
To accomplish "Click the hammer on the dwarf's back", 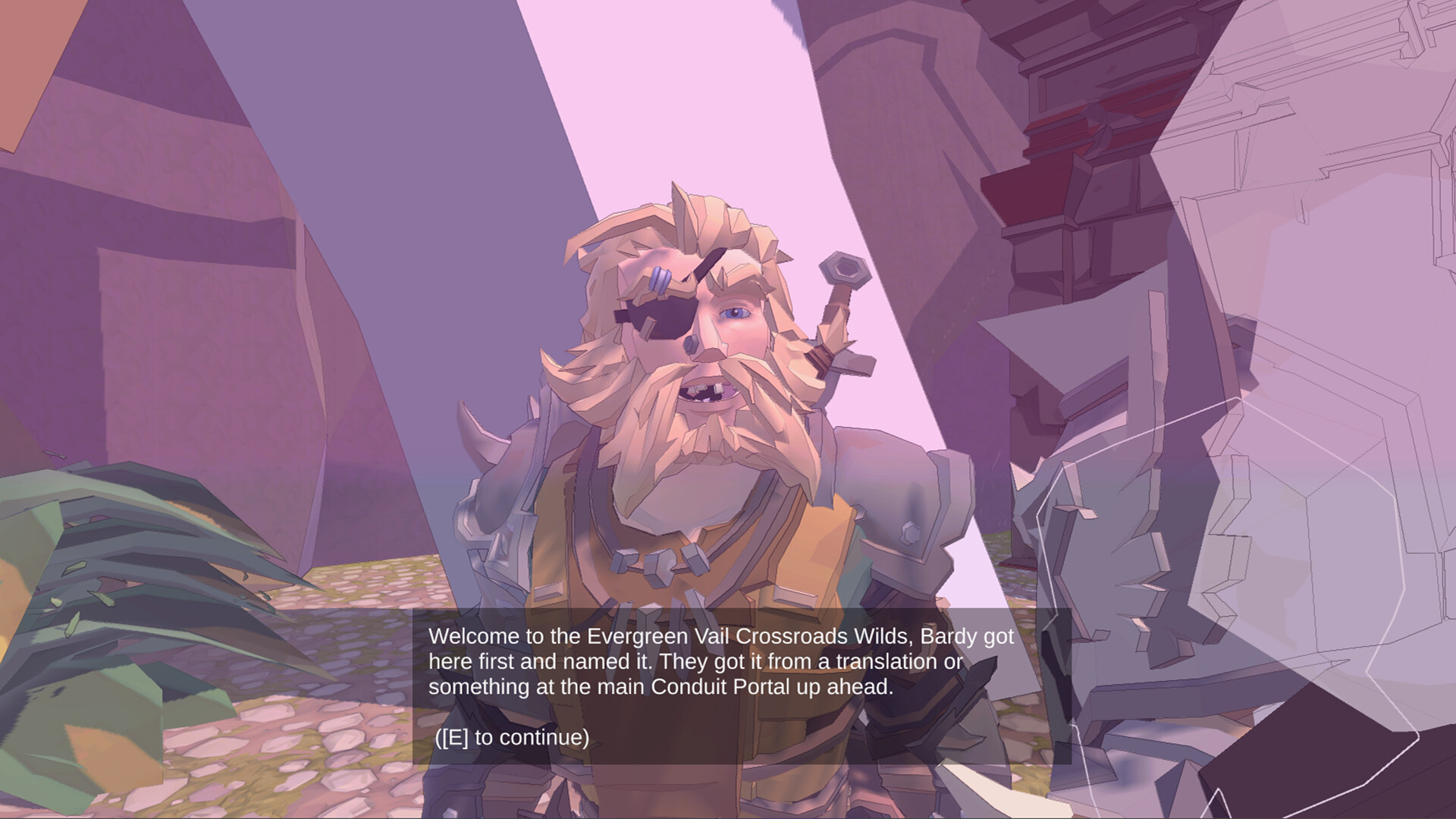I will coord(844,269).
